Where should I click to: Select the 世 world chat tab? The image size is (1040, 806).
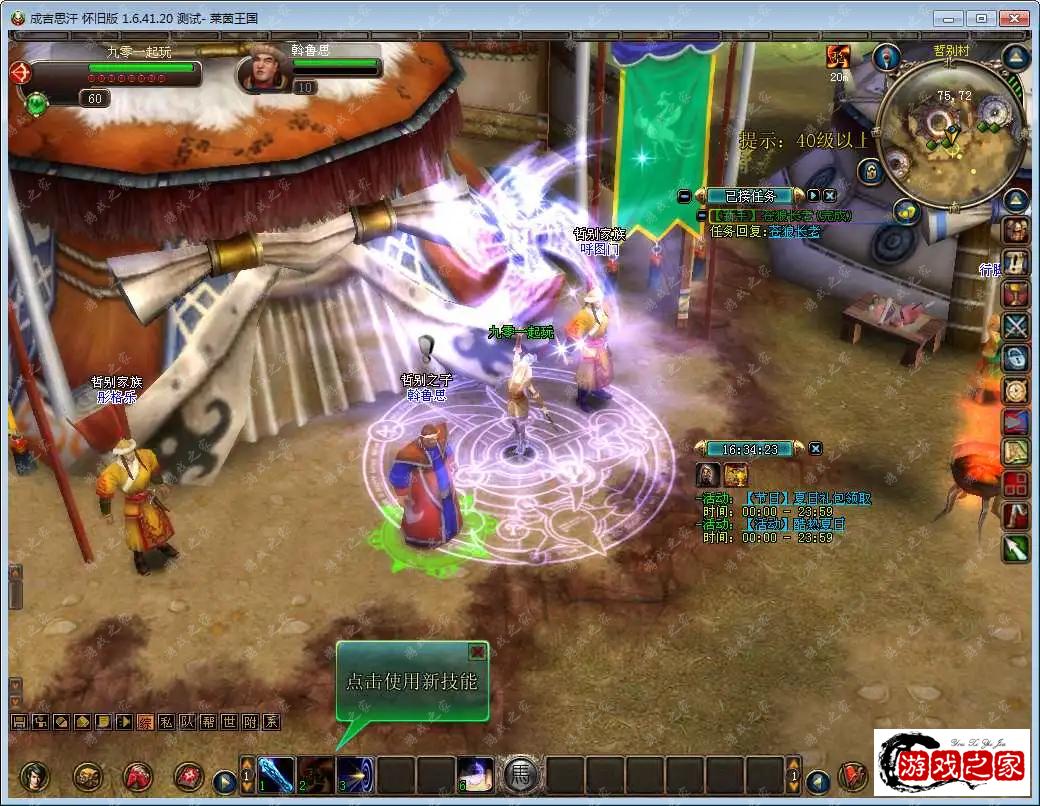coord(229,721)
